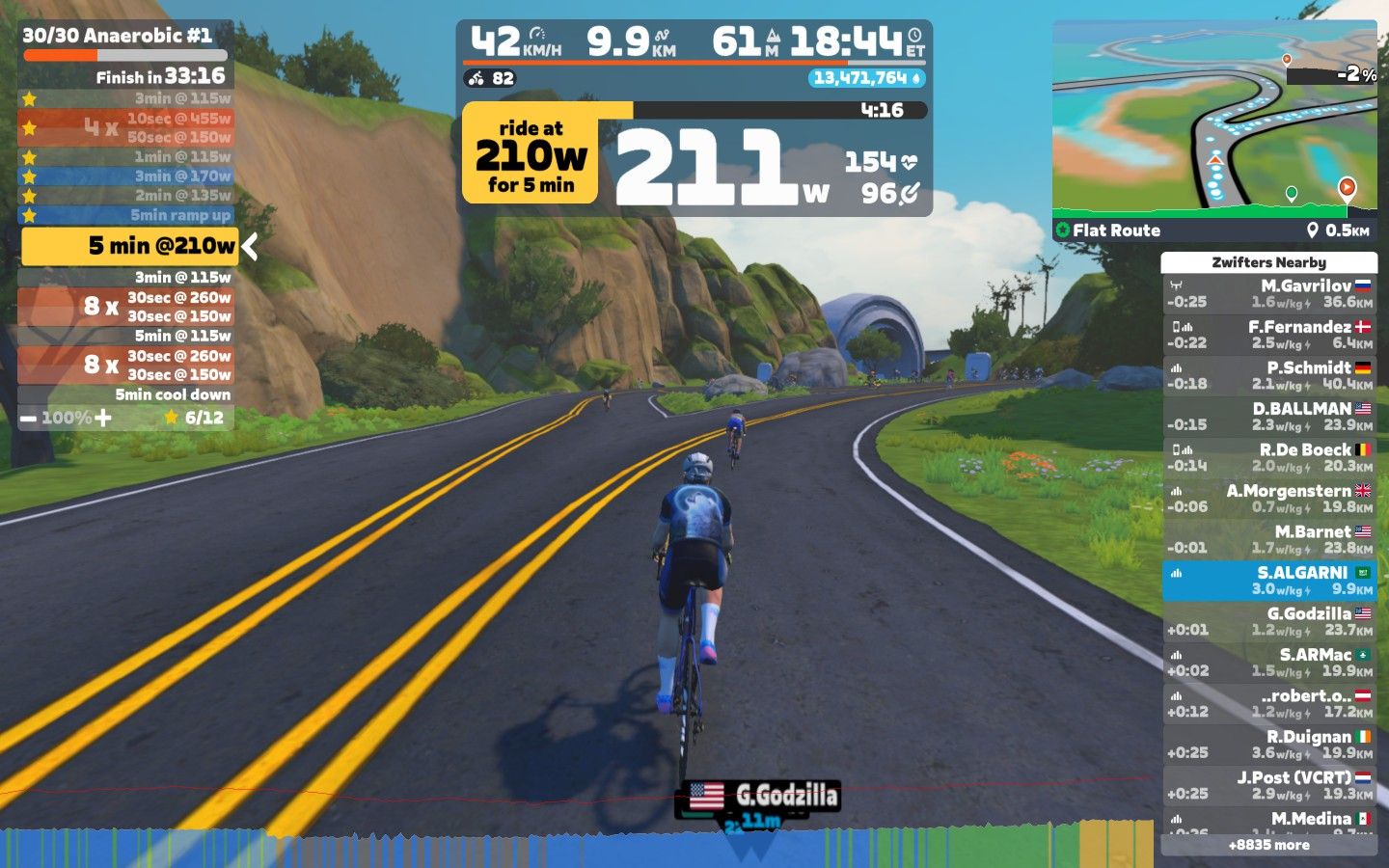Select R.Duignan rider row
1389x868 pixels.
(1268, 745)
